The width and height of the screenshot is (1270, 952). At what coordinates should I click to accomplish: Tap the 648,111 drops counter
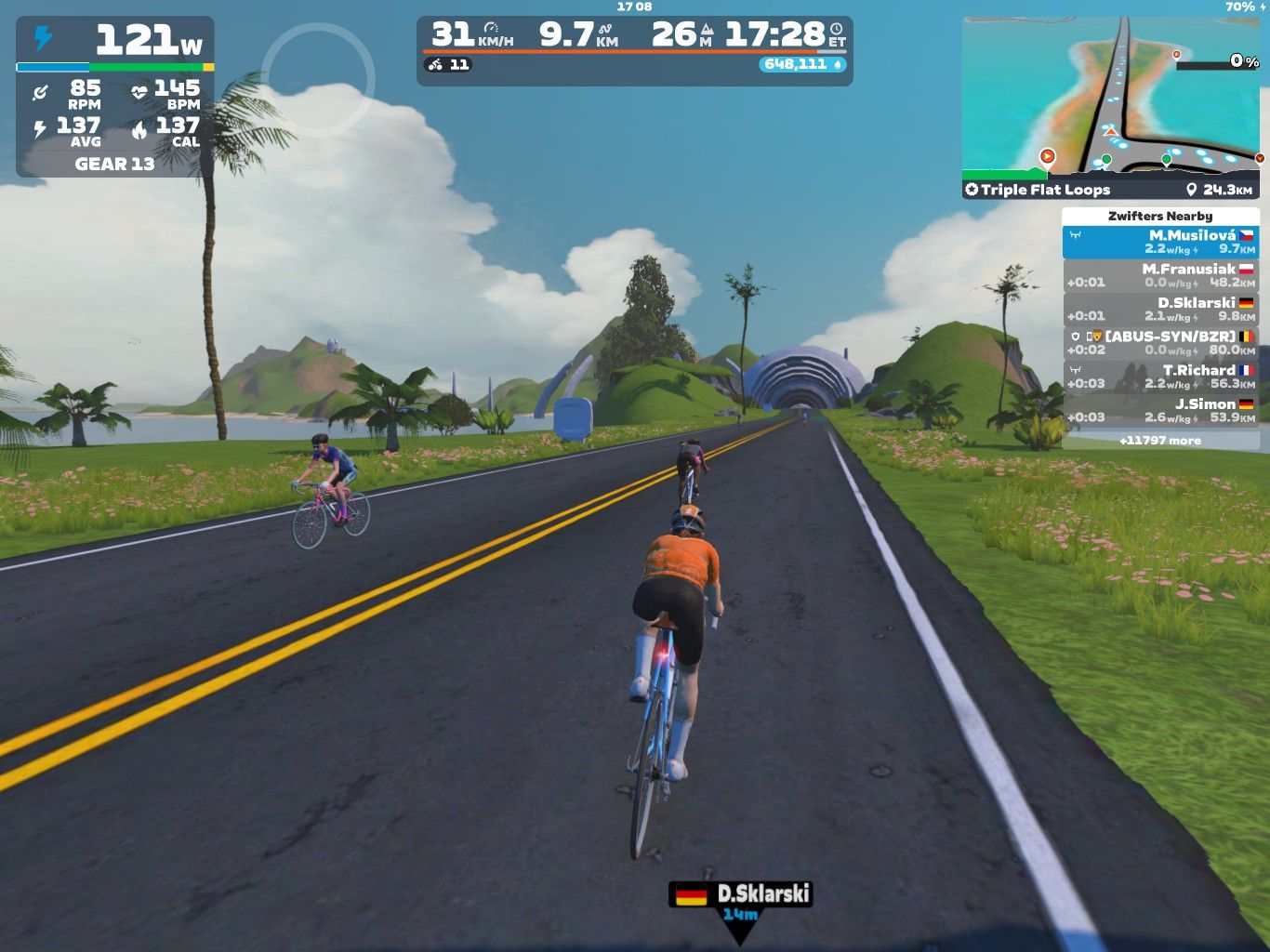pyautogui.click(x=802, y=64)
